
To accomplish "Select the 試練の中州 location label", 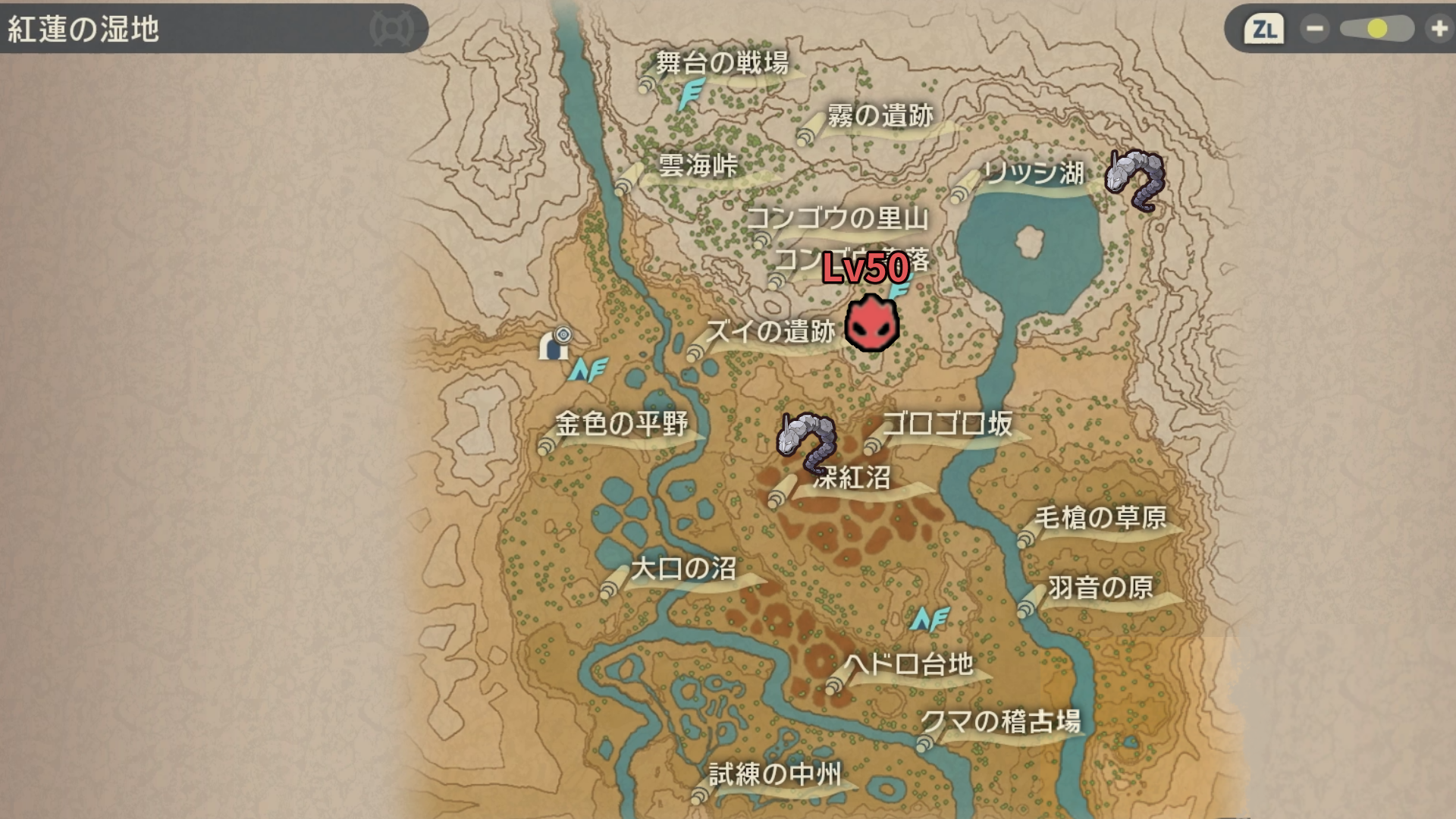I will coord(774,774).
